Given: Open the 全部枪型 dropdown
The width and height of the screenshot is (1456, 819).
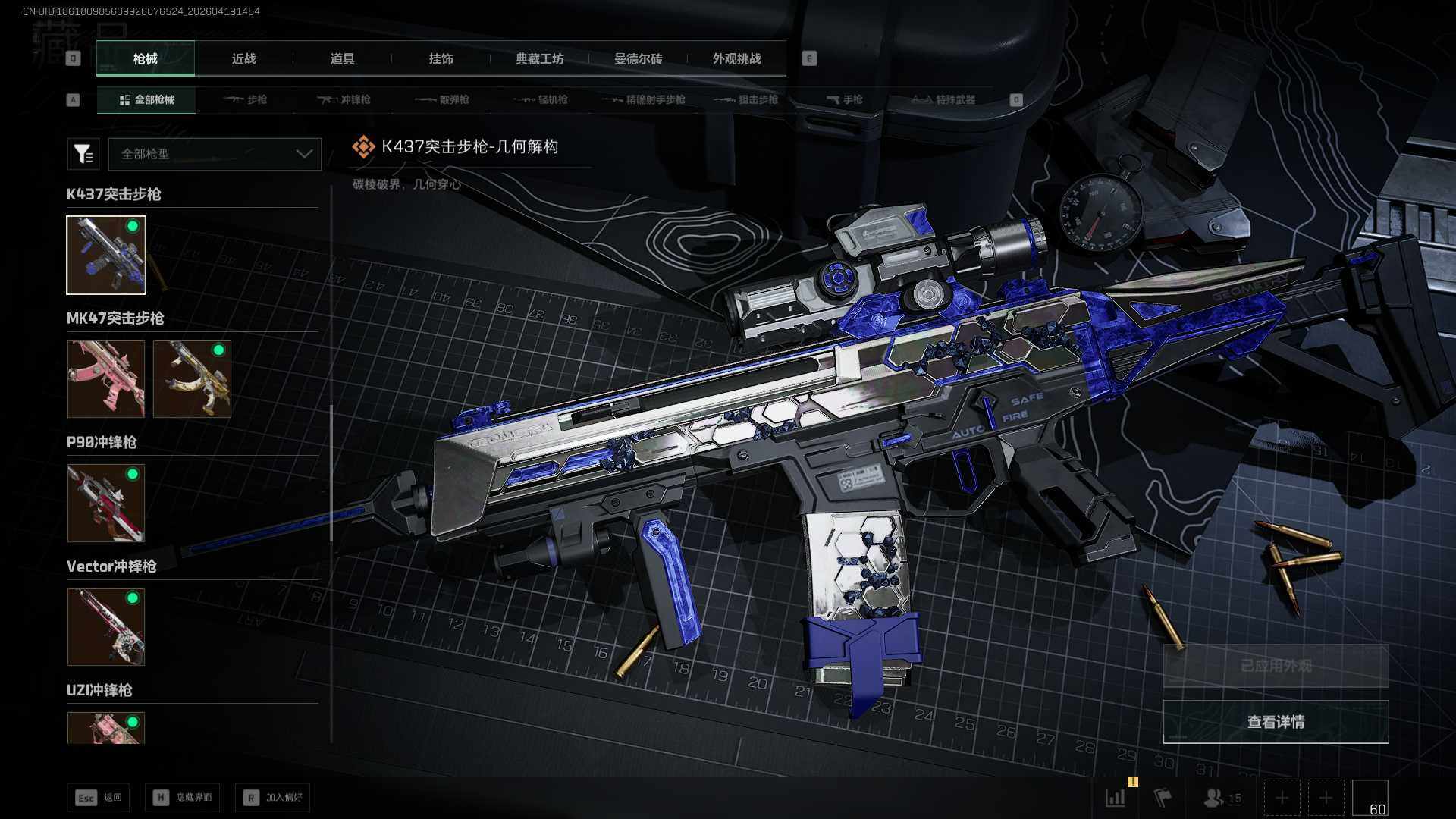Looking at the screenshot, I should (215, 154).
